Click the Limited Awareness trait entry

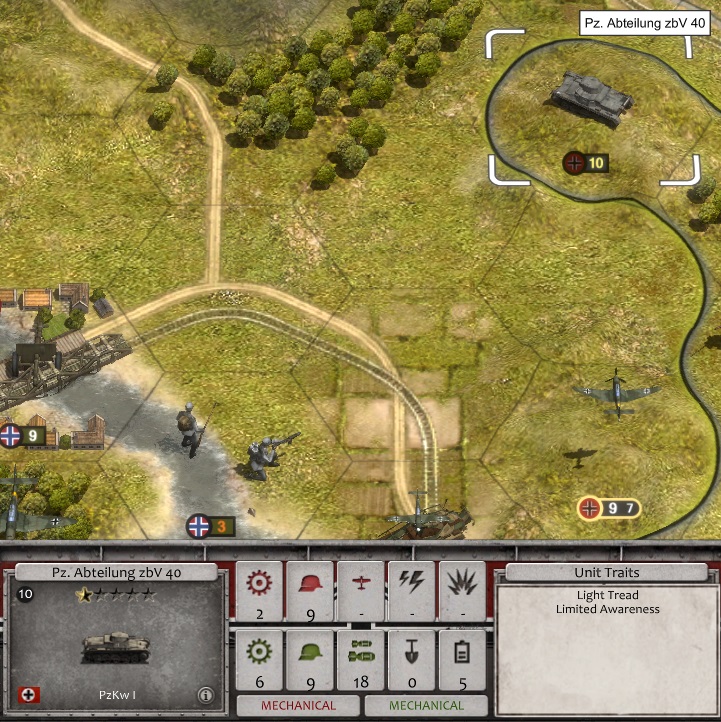click(x=607, y=609)
